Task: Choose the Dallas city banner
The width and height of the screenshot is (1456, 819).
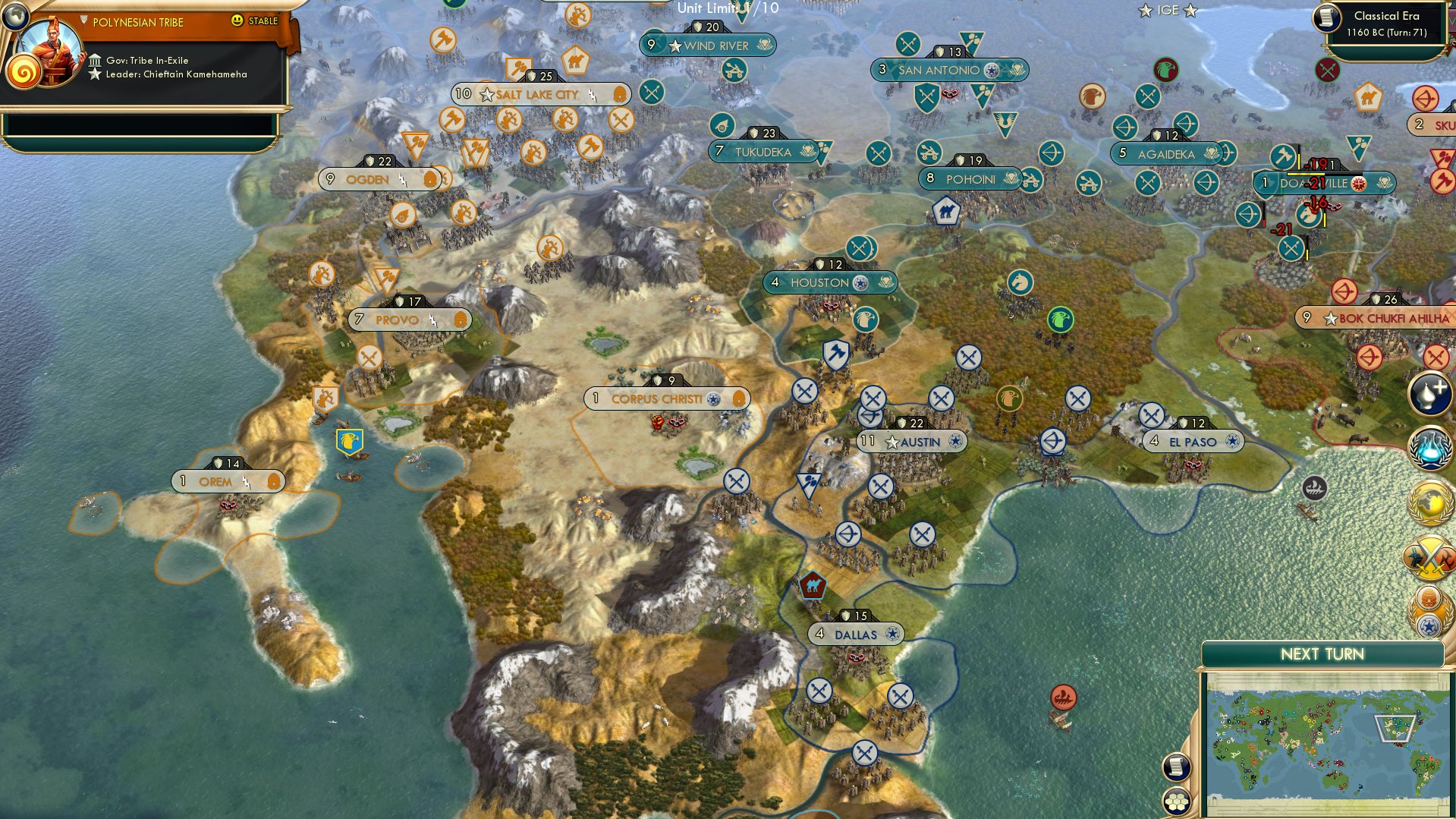Action: 856,635
